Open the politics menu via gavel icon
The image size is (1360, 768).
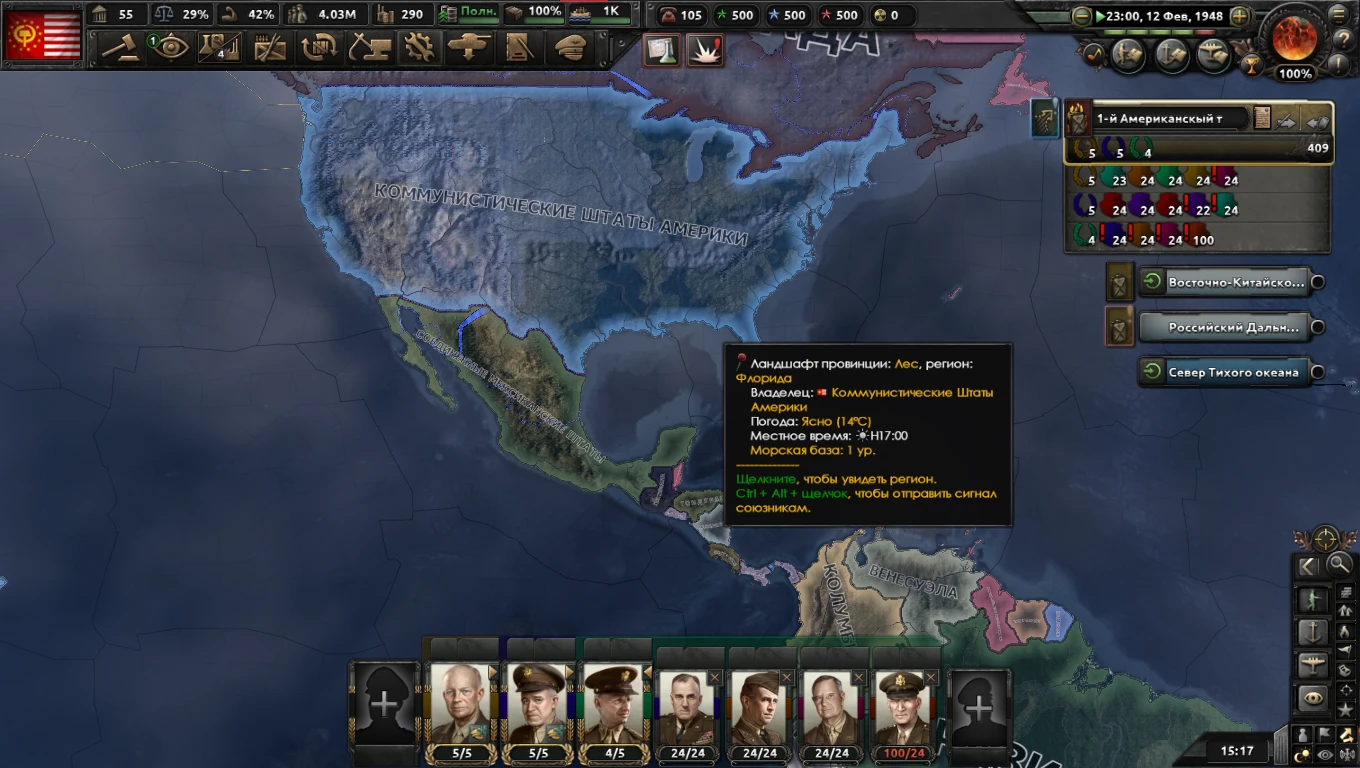(122, 47)
